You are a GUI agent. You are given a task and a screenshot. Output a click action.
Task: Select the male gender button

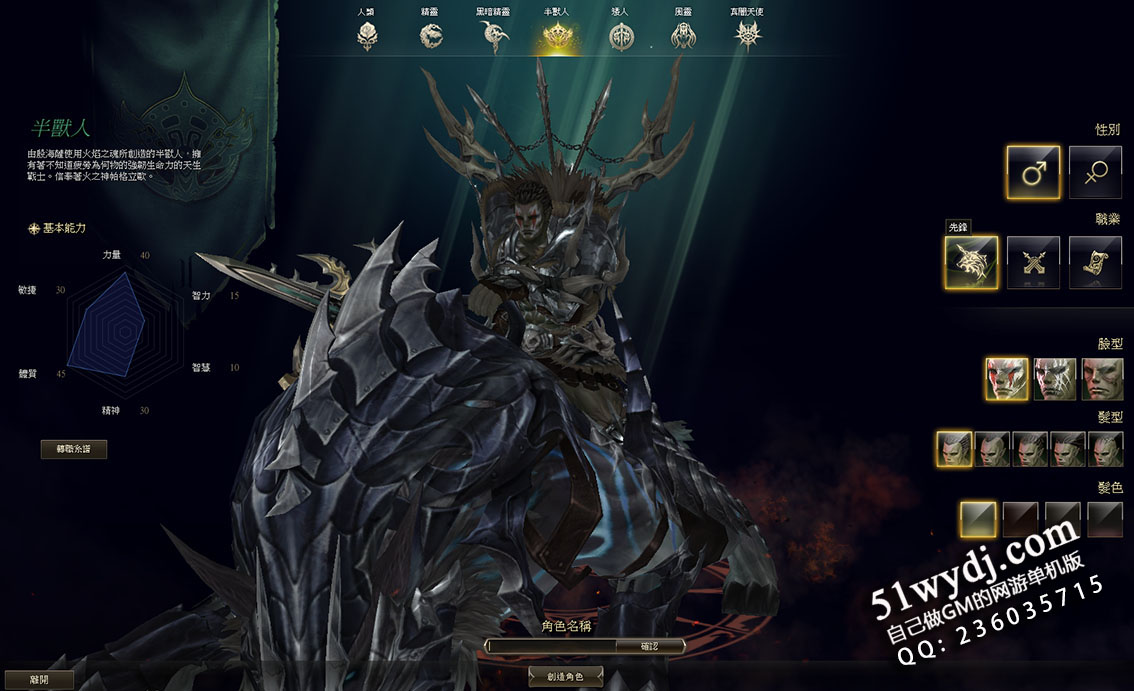tap(1033, 172)
